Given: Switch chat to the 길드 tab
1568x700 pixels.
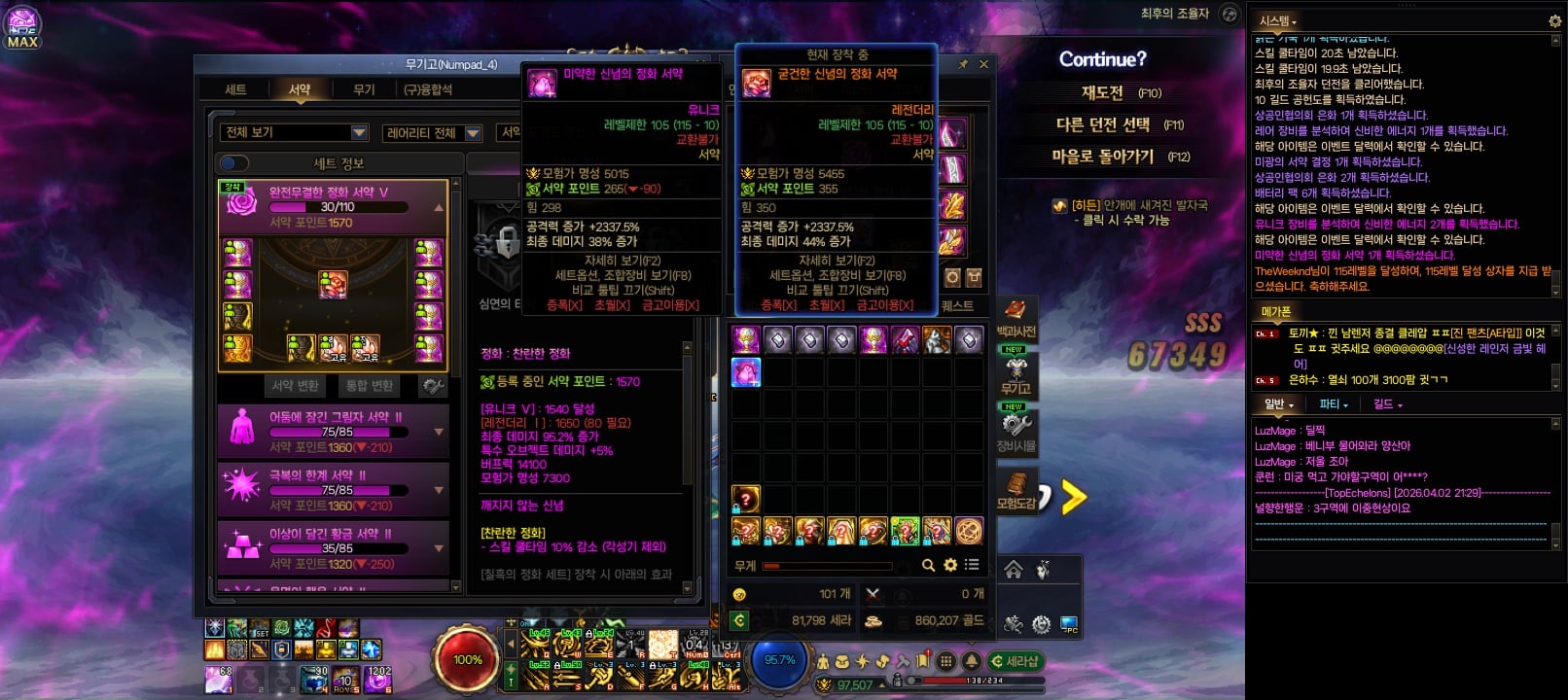Looking at the screenshot, I should click(x=1386, y=404).
